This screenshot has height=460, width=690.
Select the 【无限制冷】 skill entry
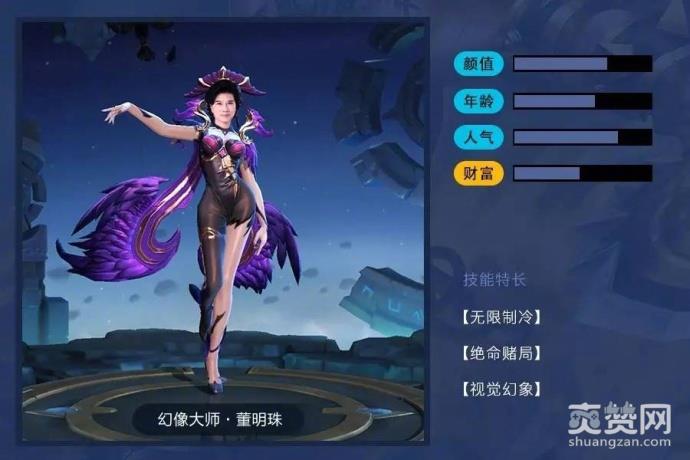click(501, 317)
